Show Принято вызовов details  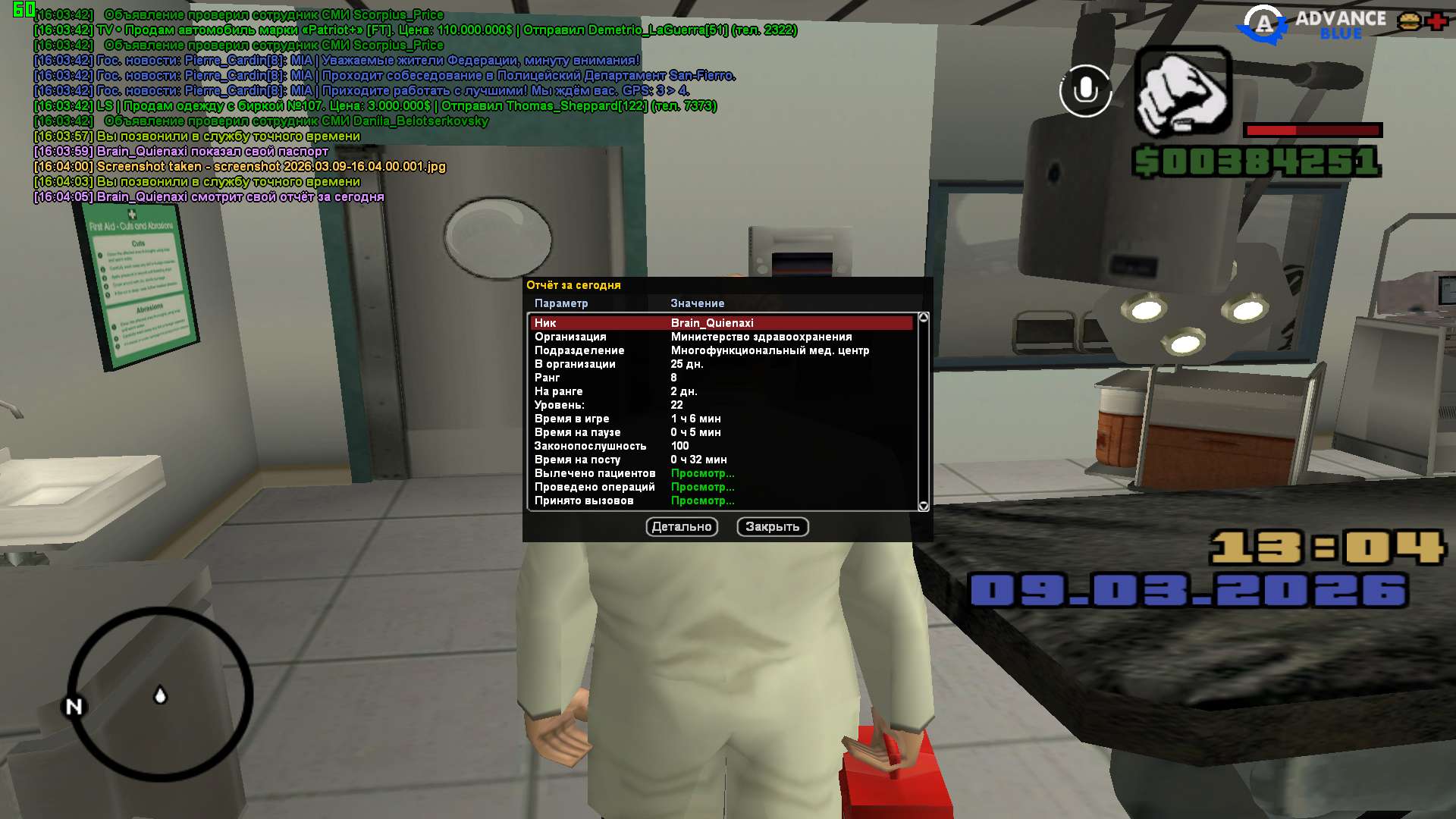click(702, 500)
